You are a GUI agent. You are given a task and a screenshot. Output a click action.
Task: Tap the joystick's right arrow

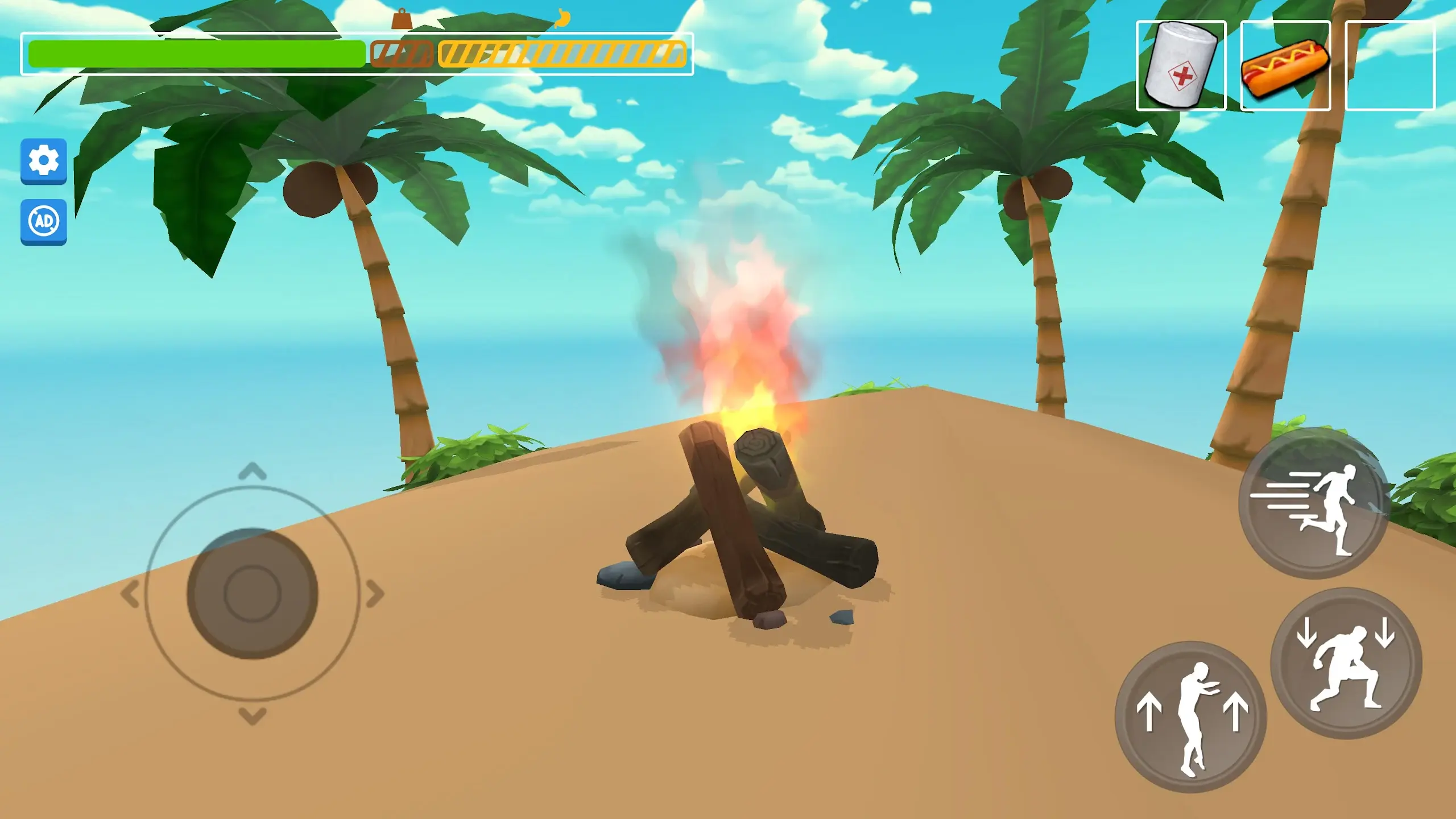[x=375, y=594]
